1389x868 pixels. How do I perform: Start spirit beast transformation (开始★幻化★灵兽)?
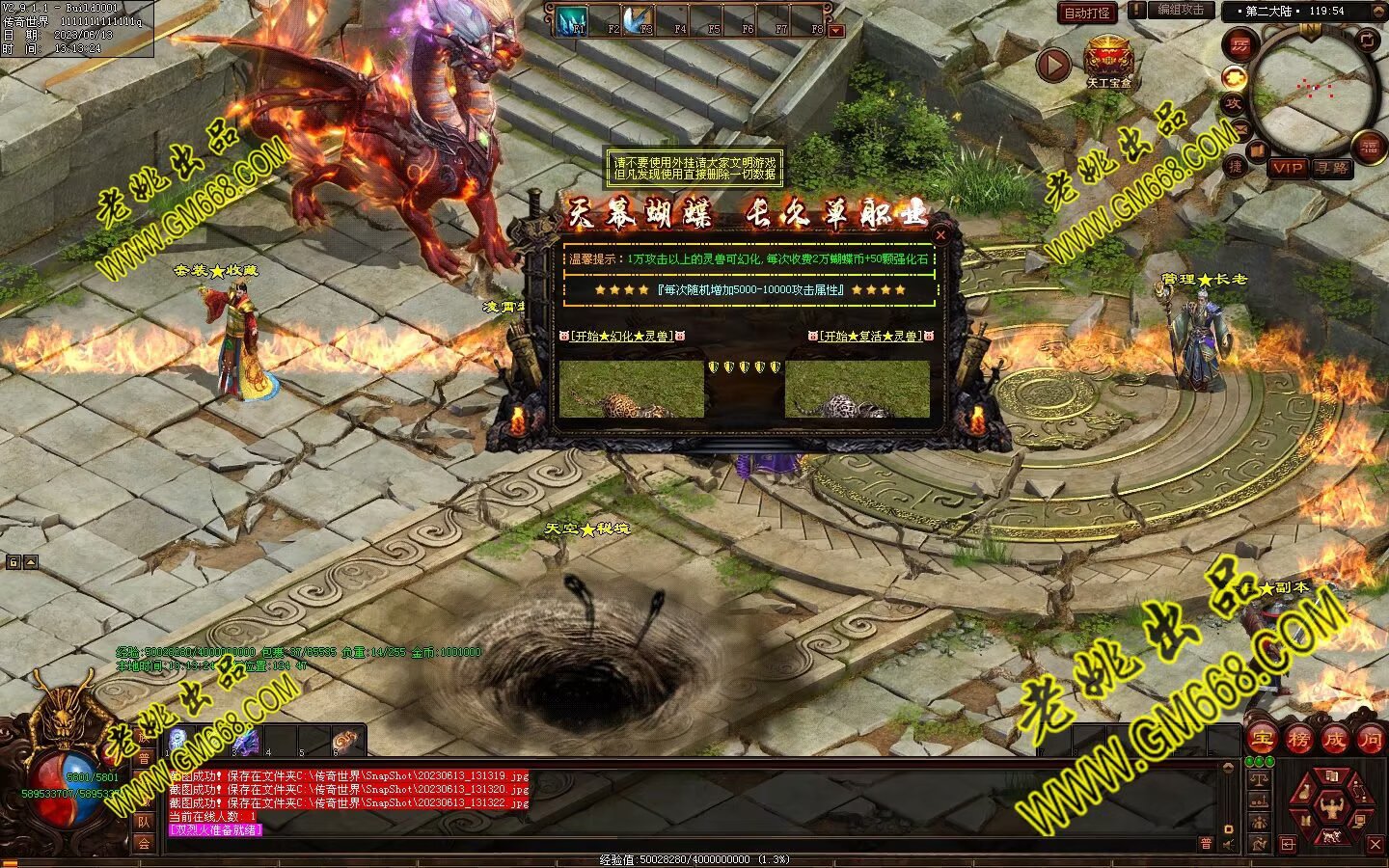coord(621,336)
